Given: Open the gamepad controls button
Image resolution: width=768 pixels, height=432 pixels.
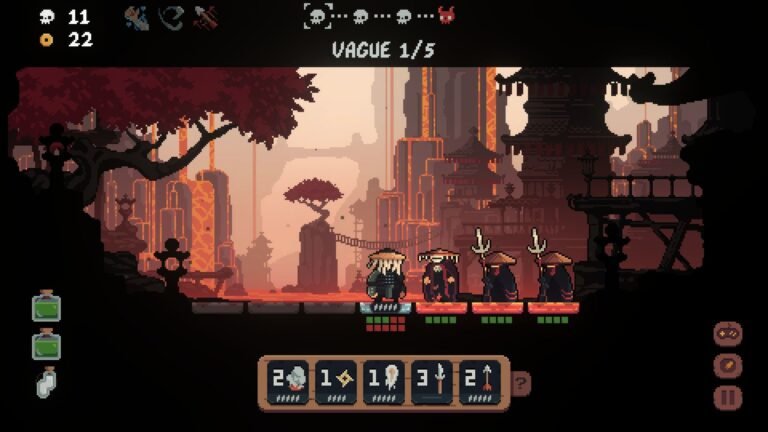Looking at the screenshot, I should click(x=728, y=334).
